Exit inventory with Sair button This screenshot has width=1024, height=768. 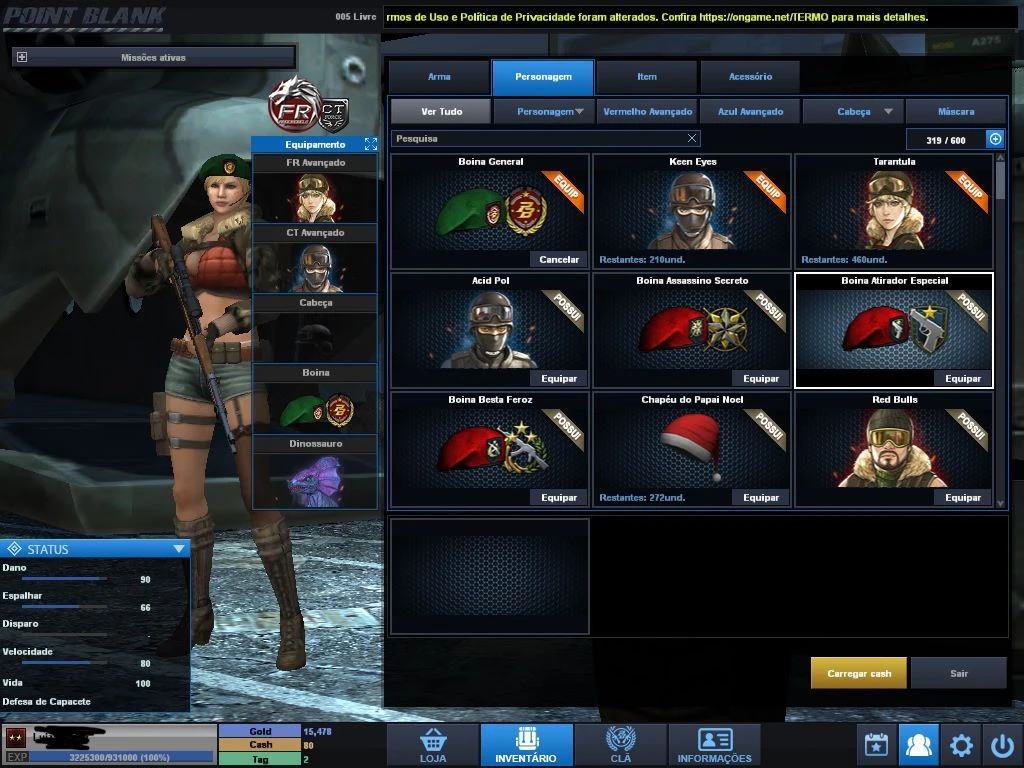[959, 673]
